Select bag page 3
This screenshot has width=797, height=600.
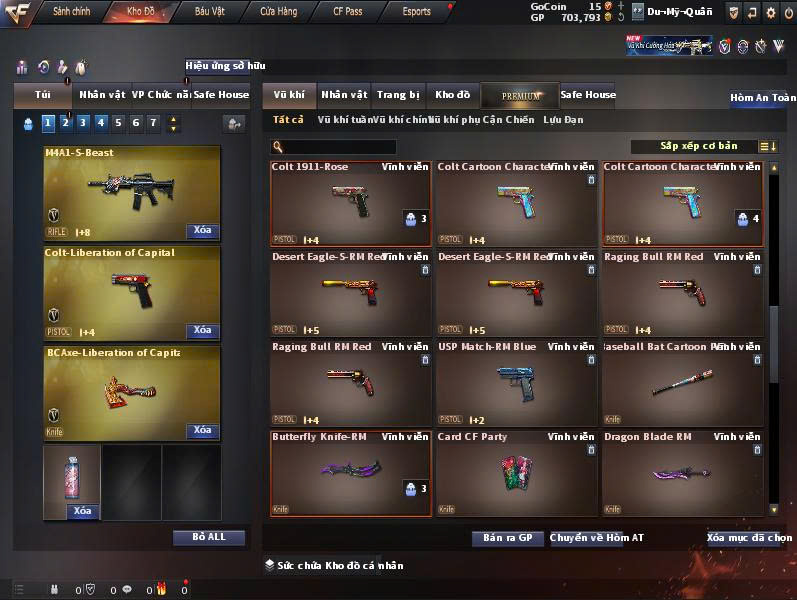(x=82, y=123)
